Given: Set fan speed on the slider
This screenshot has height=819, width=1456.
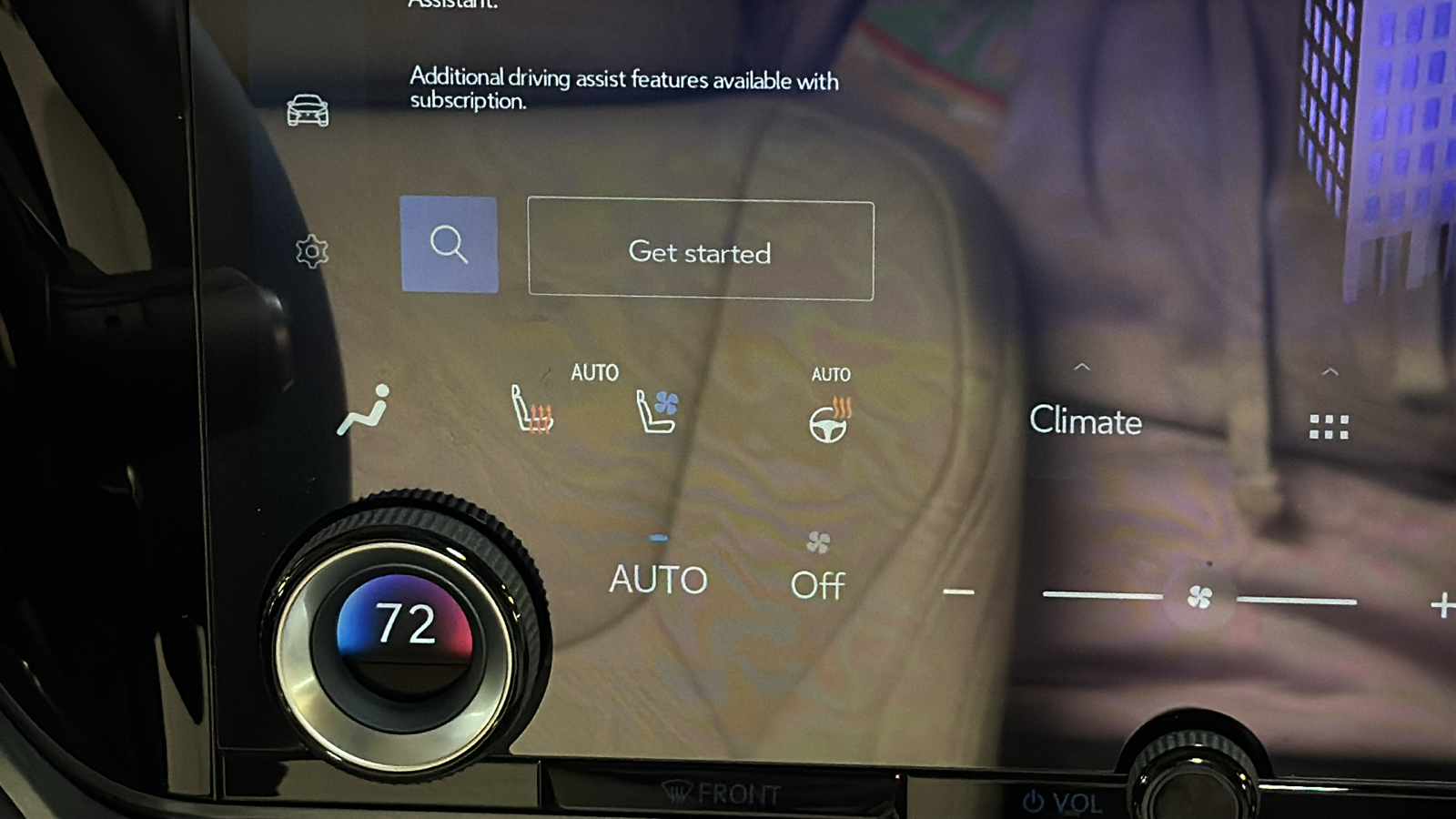Looking at the screenshot, I should (x=1199, y=597).
